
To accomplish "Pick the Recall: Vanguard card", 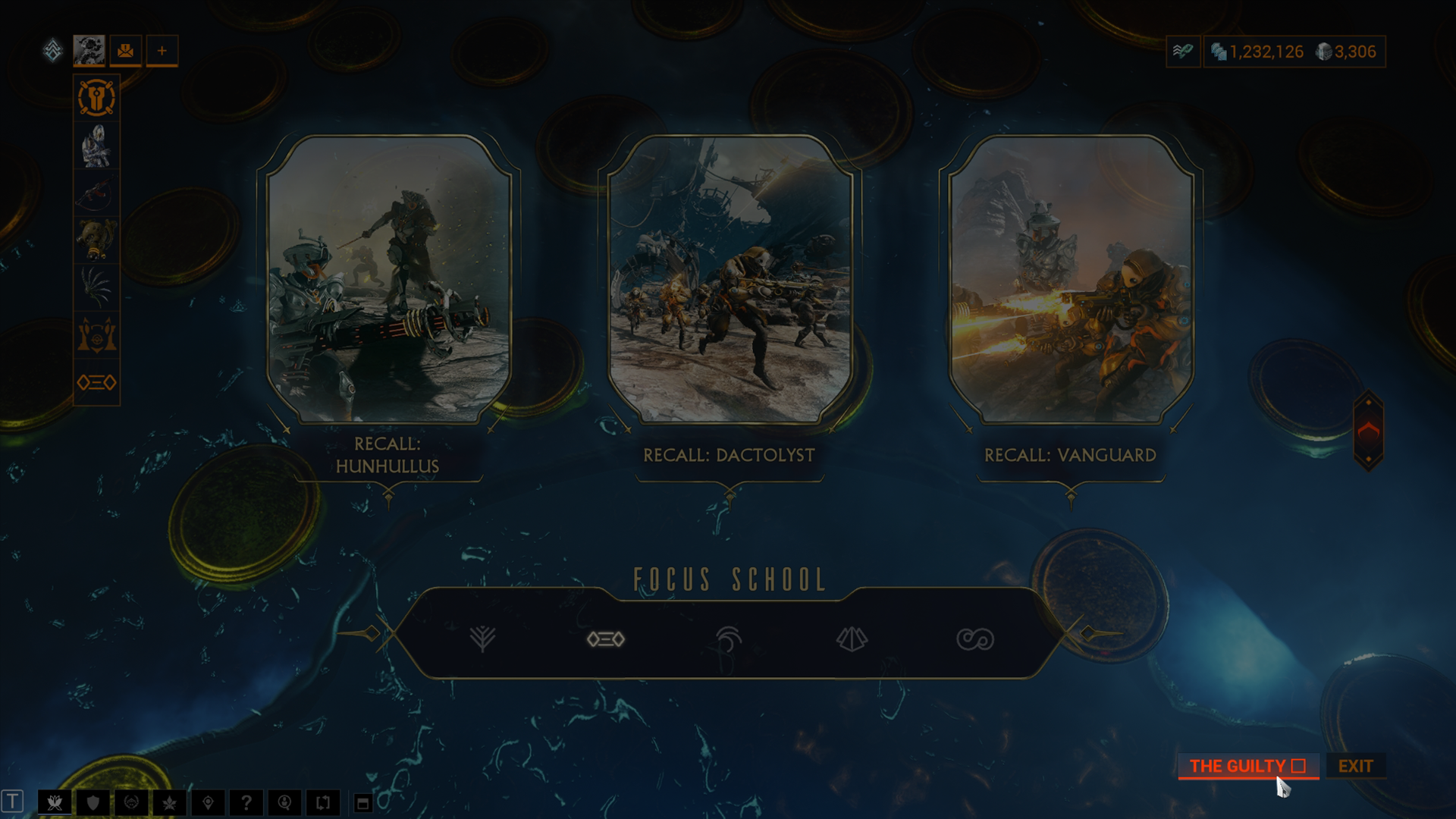I will click(1071, 279).
